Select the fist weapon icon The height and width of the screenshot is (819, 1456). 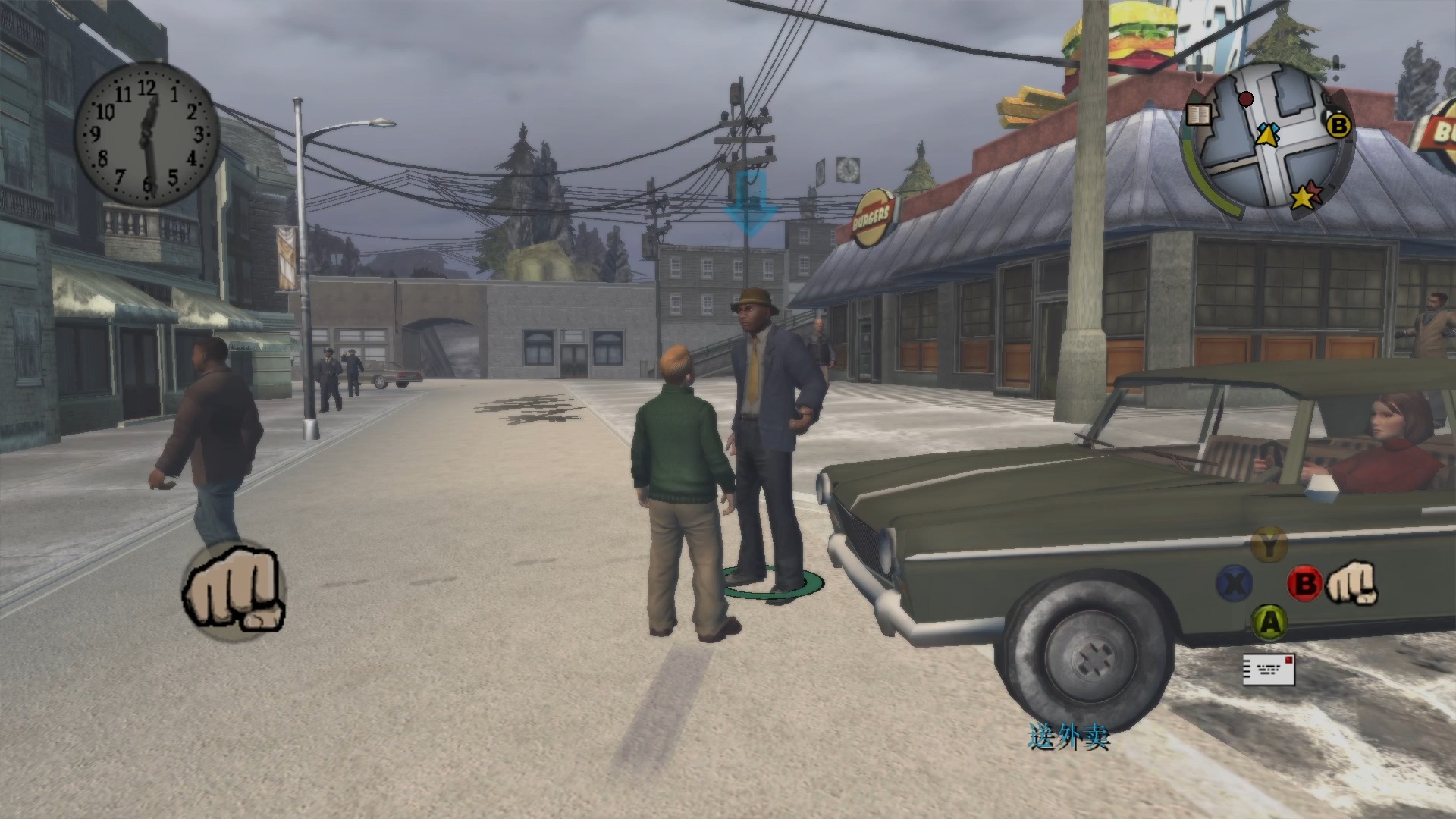[x=234, y=589]
